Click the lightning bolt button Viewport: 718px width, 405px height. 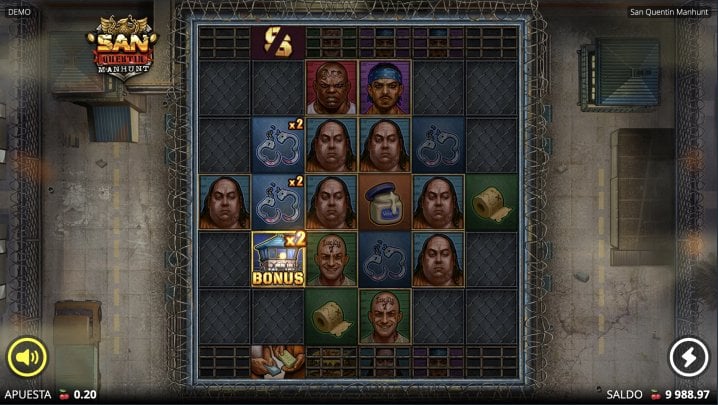tap(688, 357)
